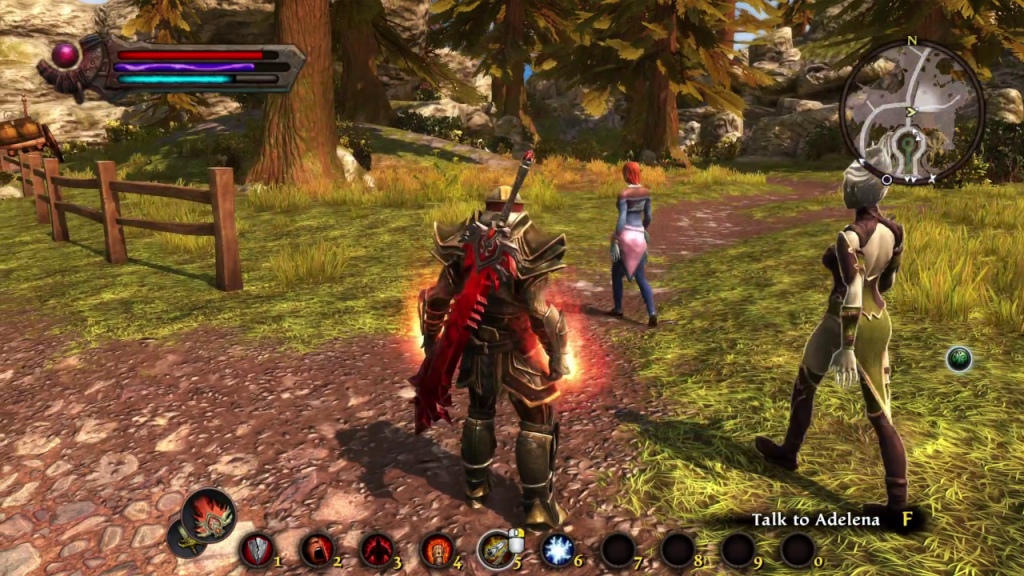Select the gauntlet ability in slot 5
Viewport: 1024px width, 576px height.
point(495,549)
